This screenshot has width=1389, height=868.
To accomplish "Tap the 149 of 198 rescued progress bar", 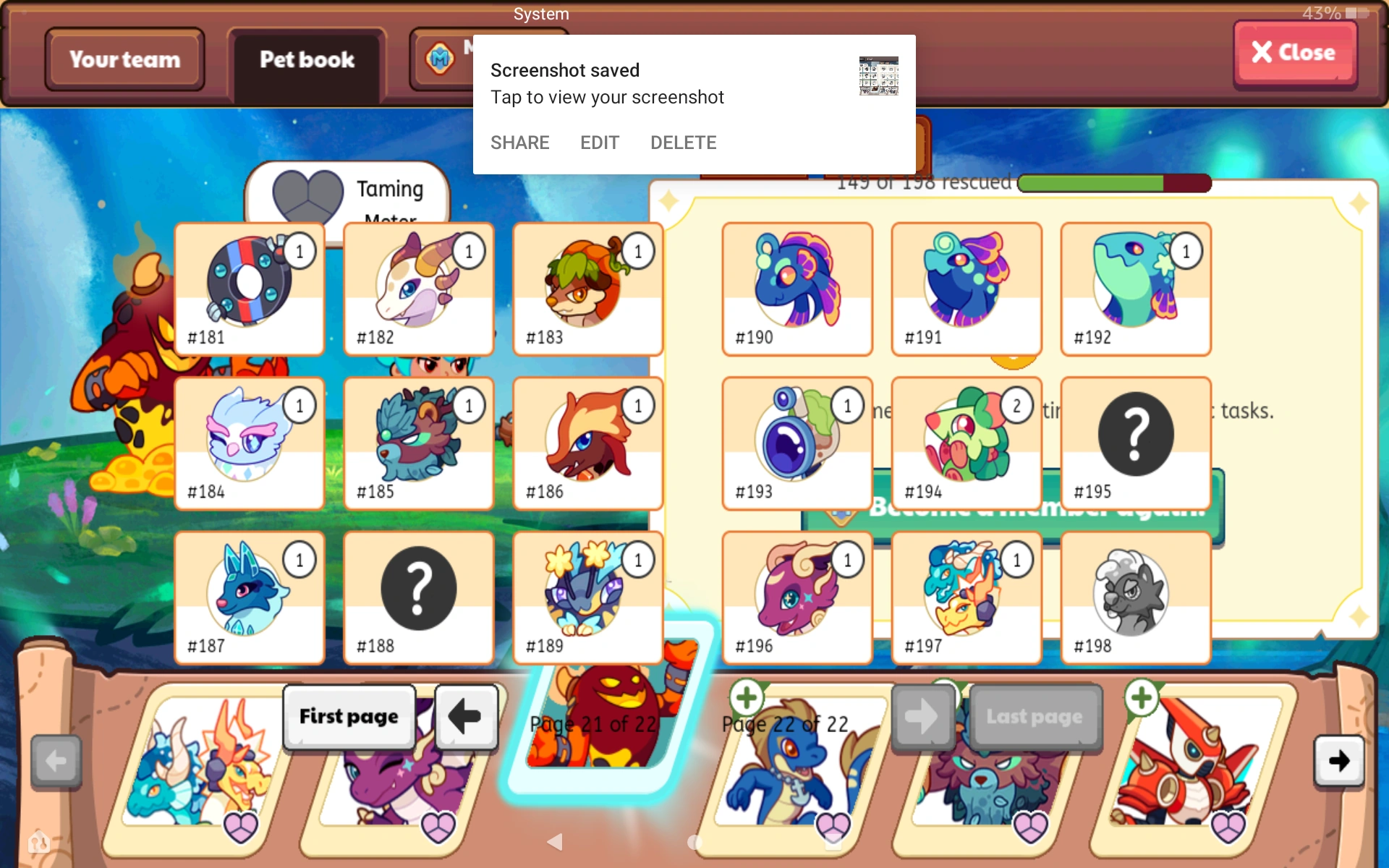I will (x=1116, y=183).
